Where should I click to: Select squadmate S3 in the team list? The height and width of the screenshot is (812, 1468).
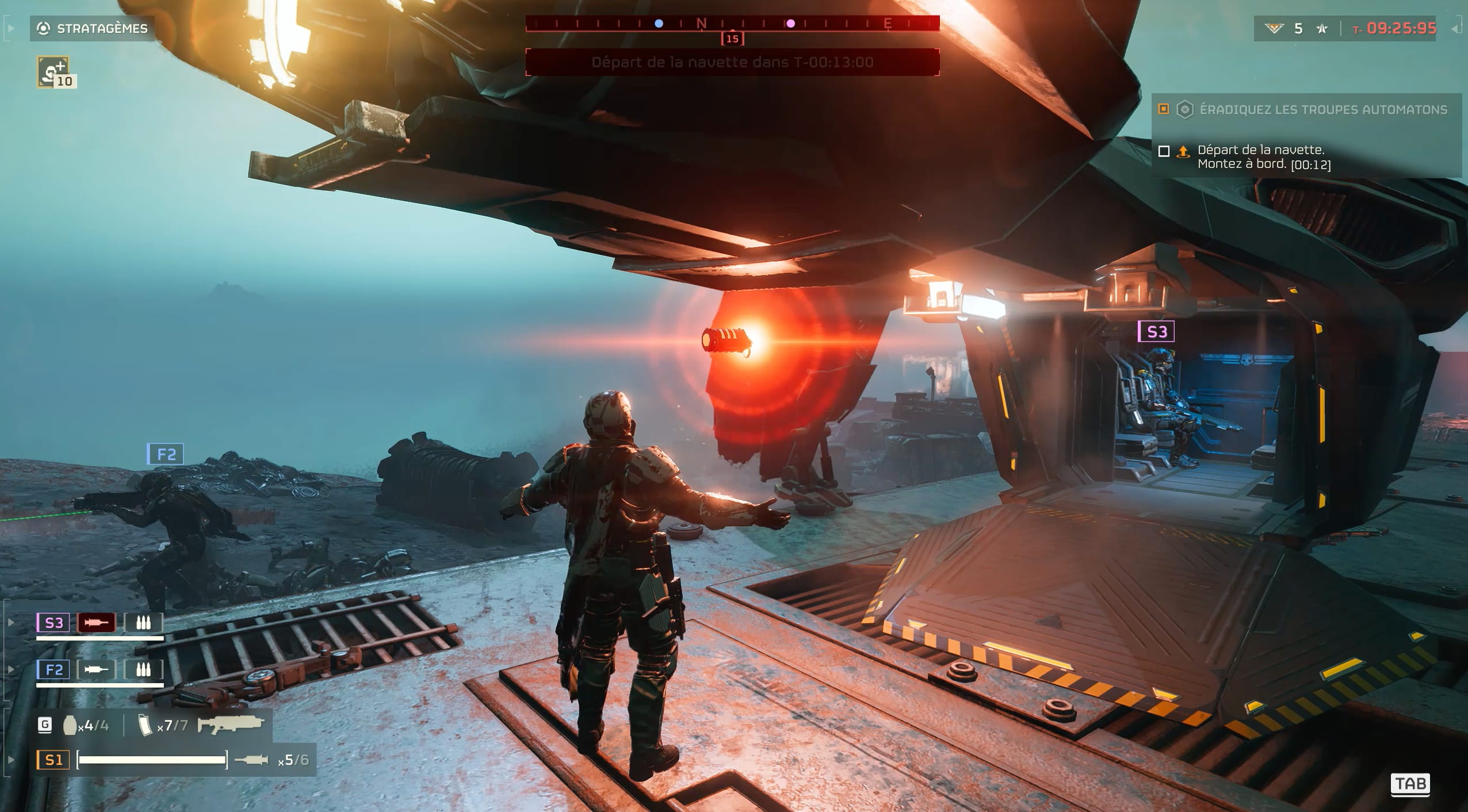pos(53,623)
